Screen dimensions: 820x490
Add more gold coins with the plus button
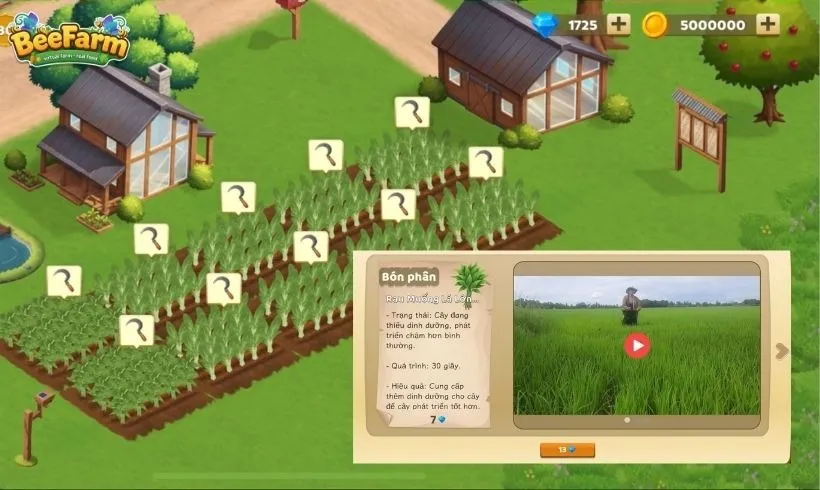click(x=767, y=25)
